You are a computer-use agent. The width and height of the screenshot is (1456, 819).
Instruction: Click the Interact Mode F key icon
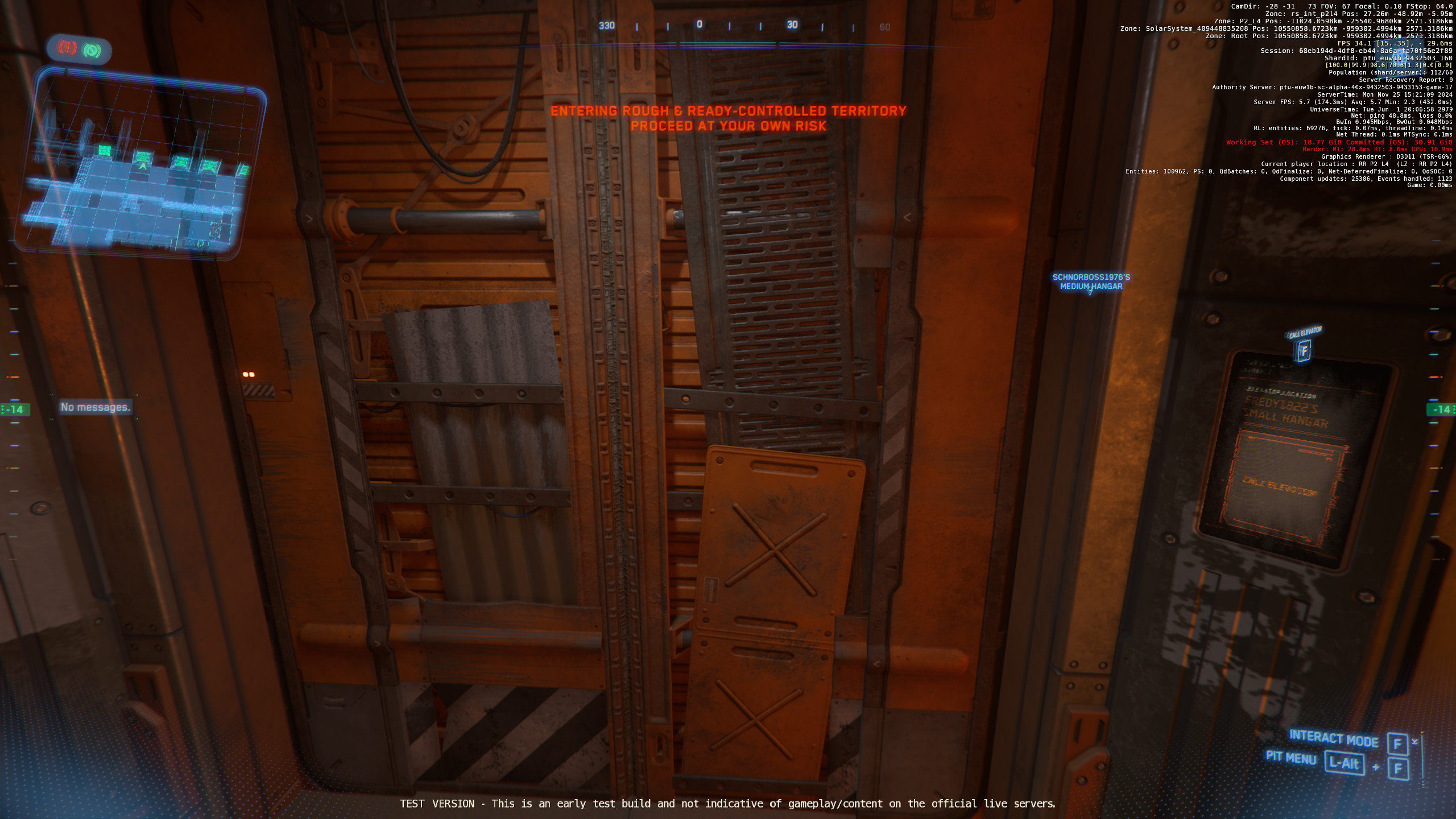pos(1397,744)
